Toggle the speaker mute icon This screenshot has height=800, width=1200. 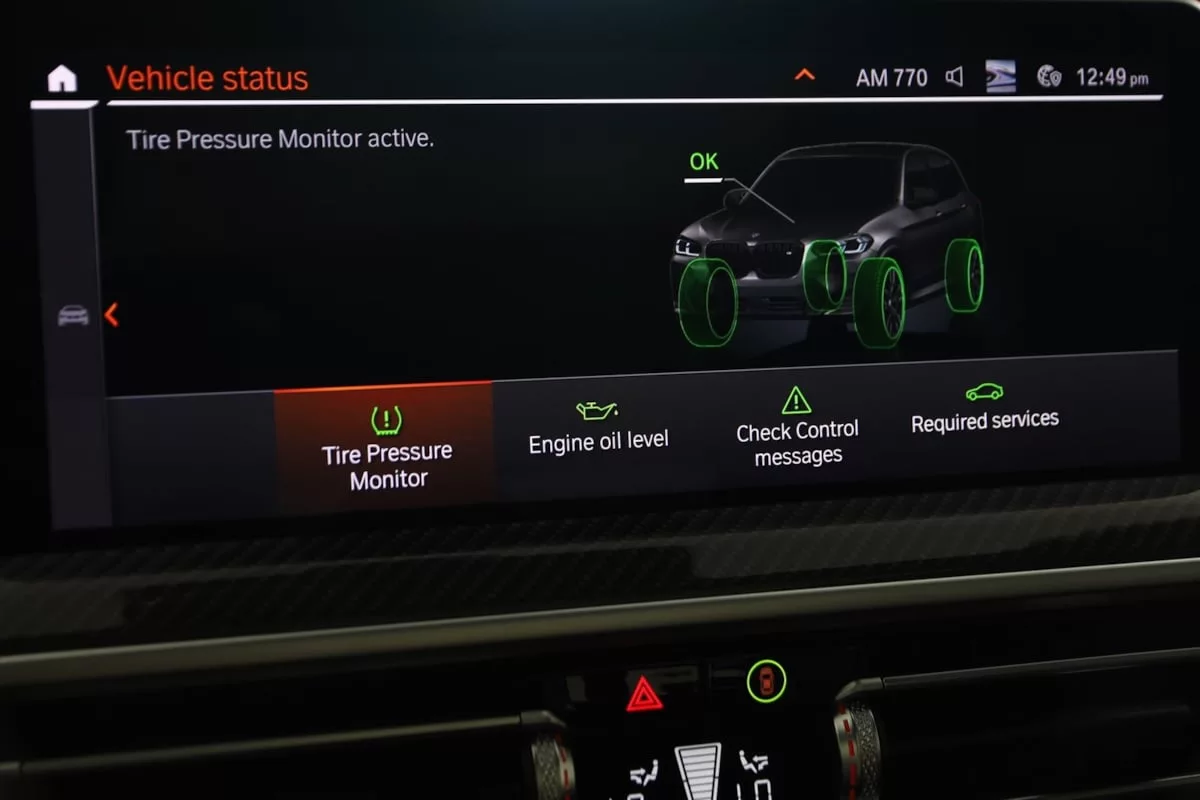click(x=954, y=77)
